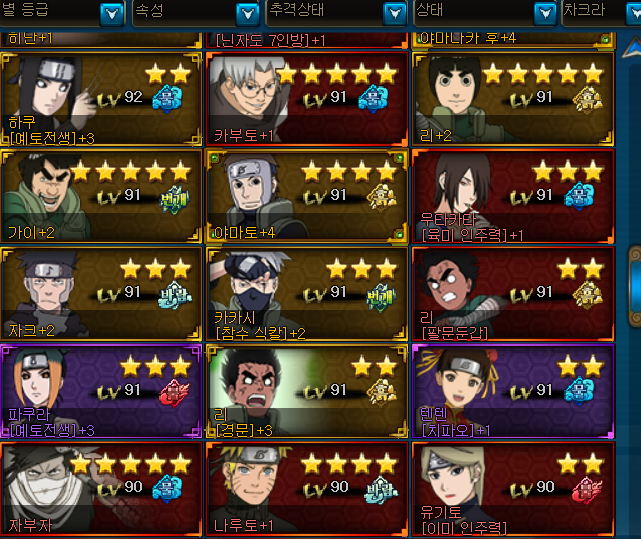Select the 가이+2 ninja card

[99, 196]
